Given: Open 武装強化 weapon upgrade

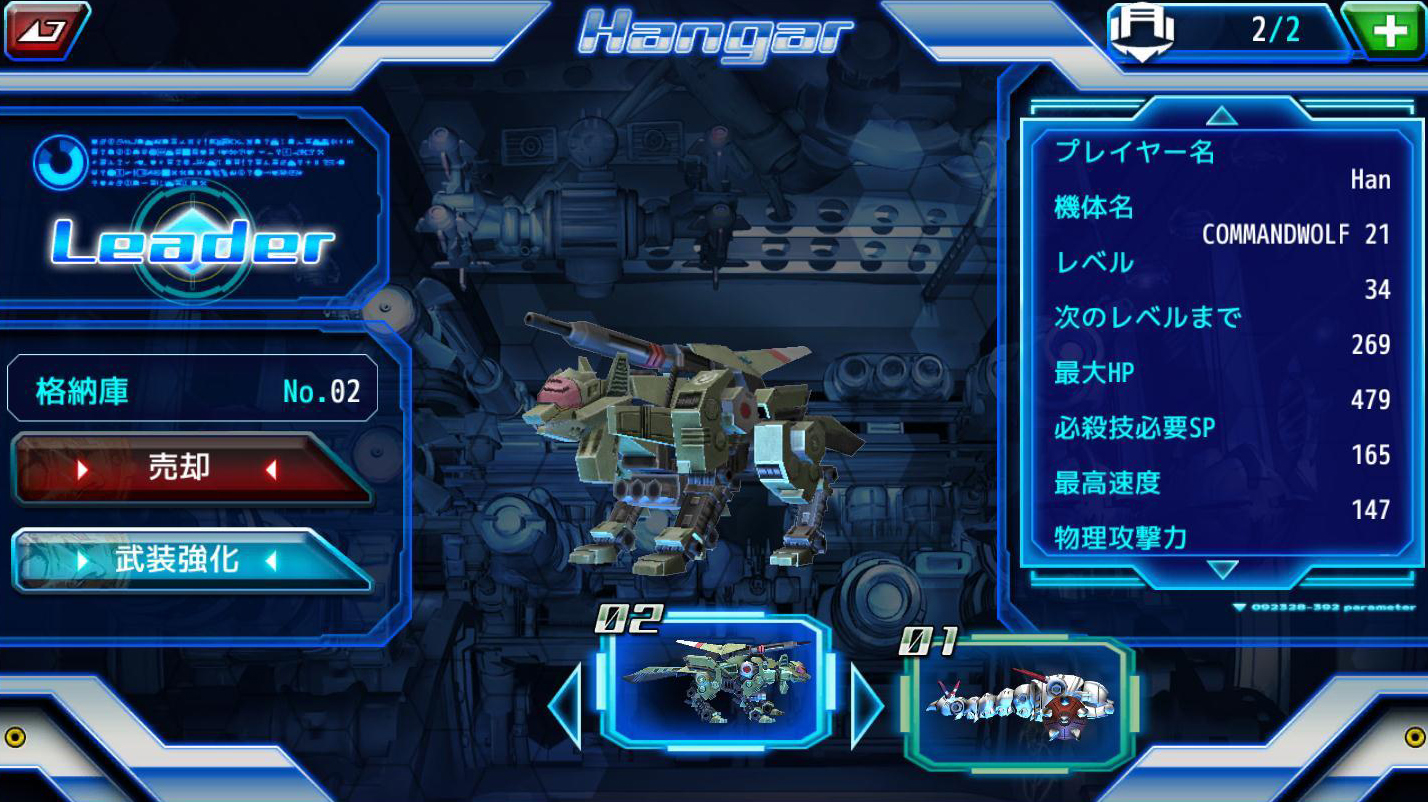Looking at the screenshot, I should pos(190,560).
